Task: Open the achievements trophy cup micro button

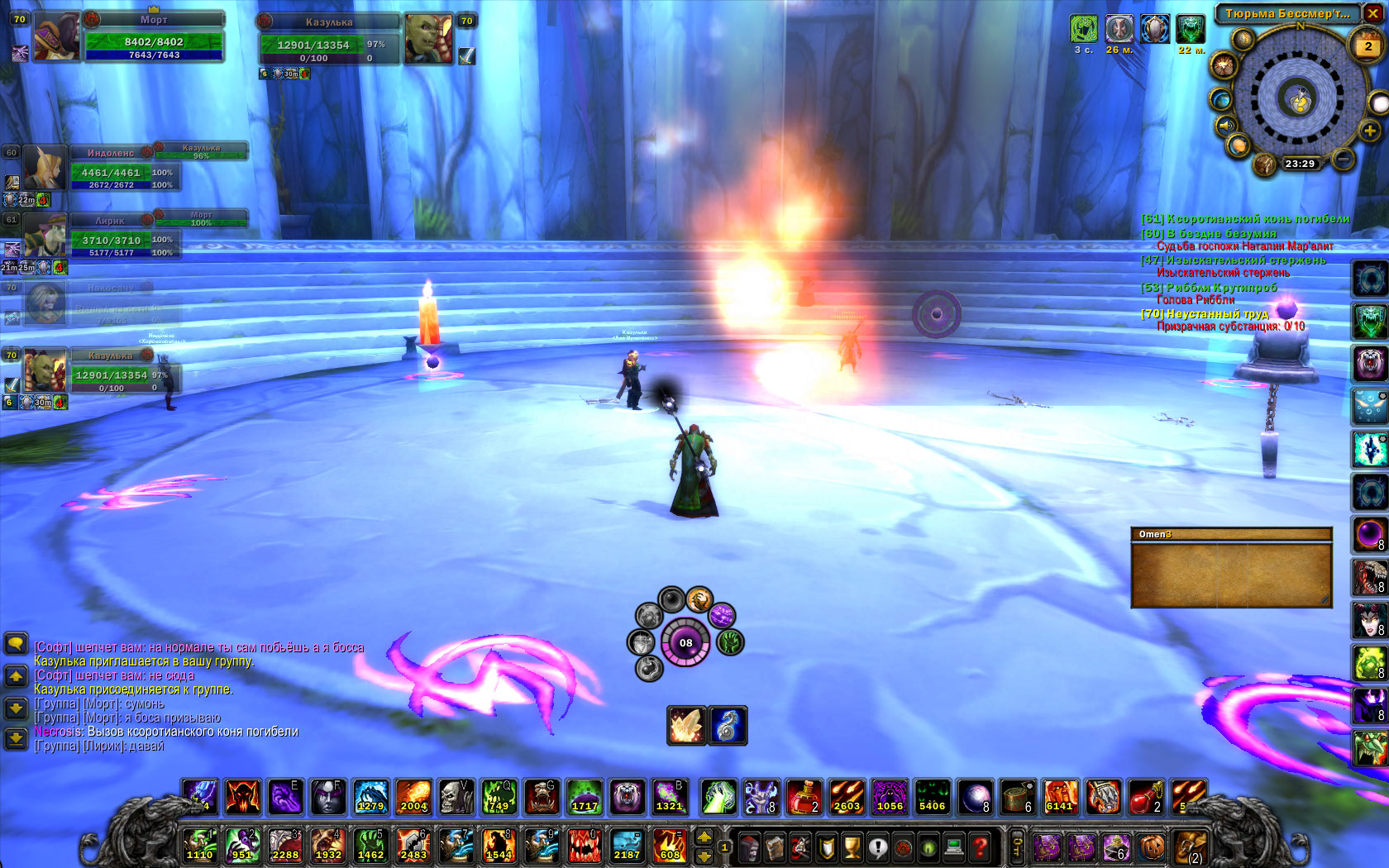Action: (852, 847)
